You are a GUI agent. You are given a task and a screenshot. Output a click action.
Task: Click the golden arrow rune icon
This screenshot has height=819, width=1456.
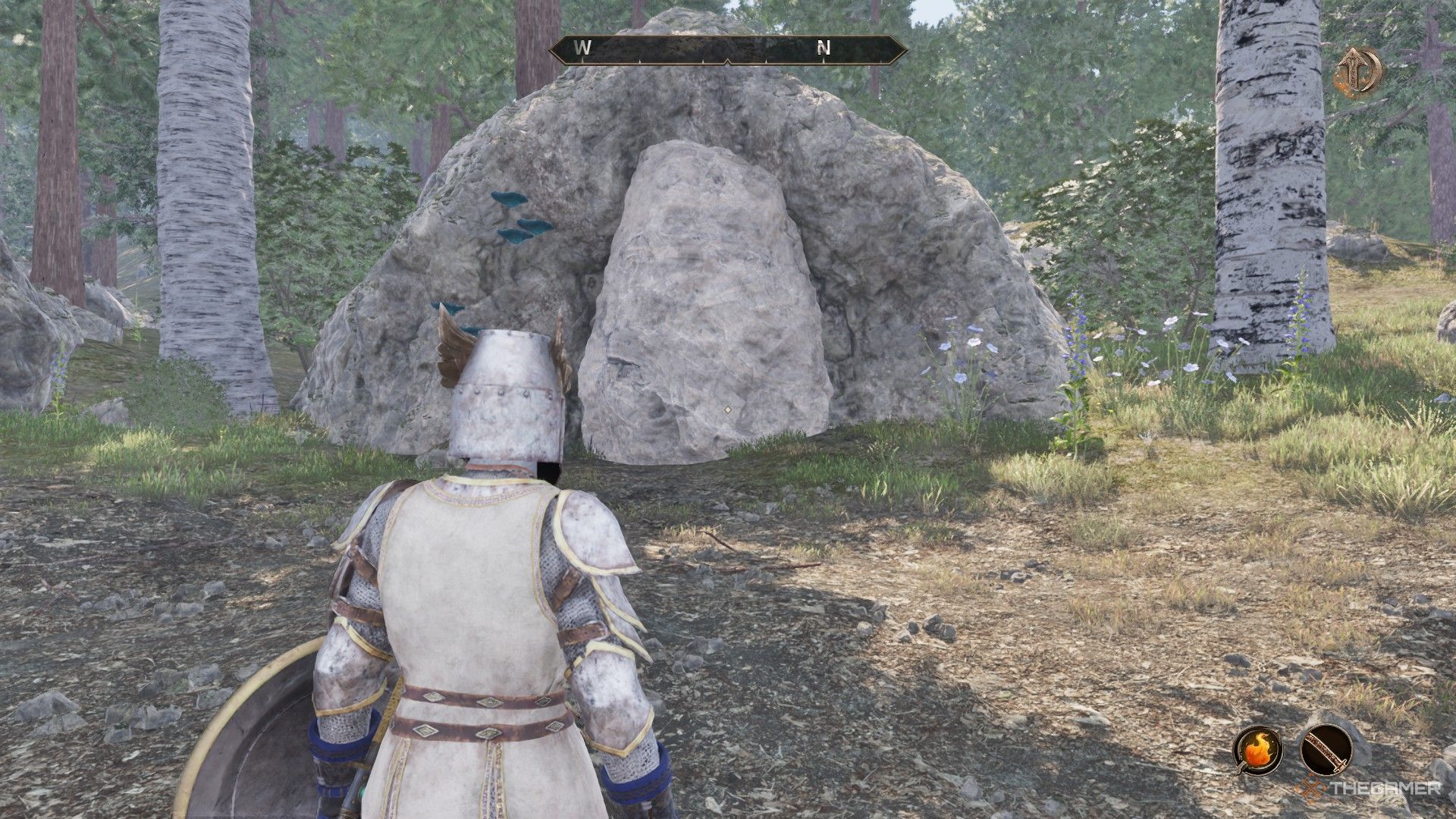1358,72
